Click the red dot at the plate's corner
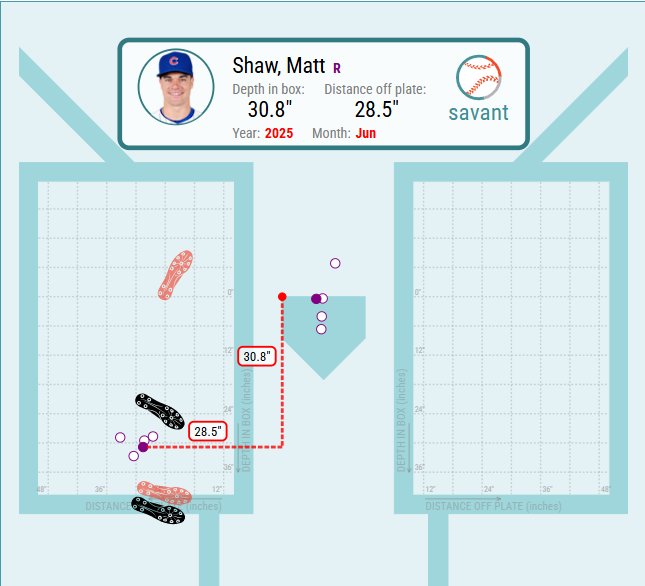645x586 pixels. (282, 297)
